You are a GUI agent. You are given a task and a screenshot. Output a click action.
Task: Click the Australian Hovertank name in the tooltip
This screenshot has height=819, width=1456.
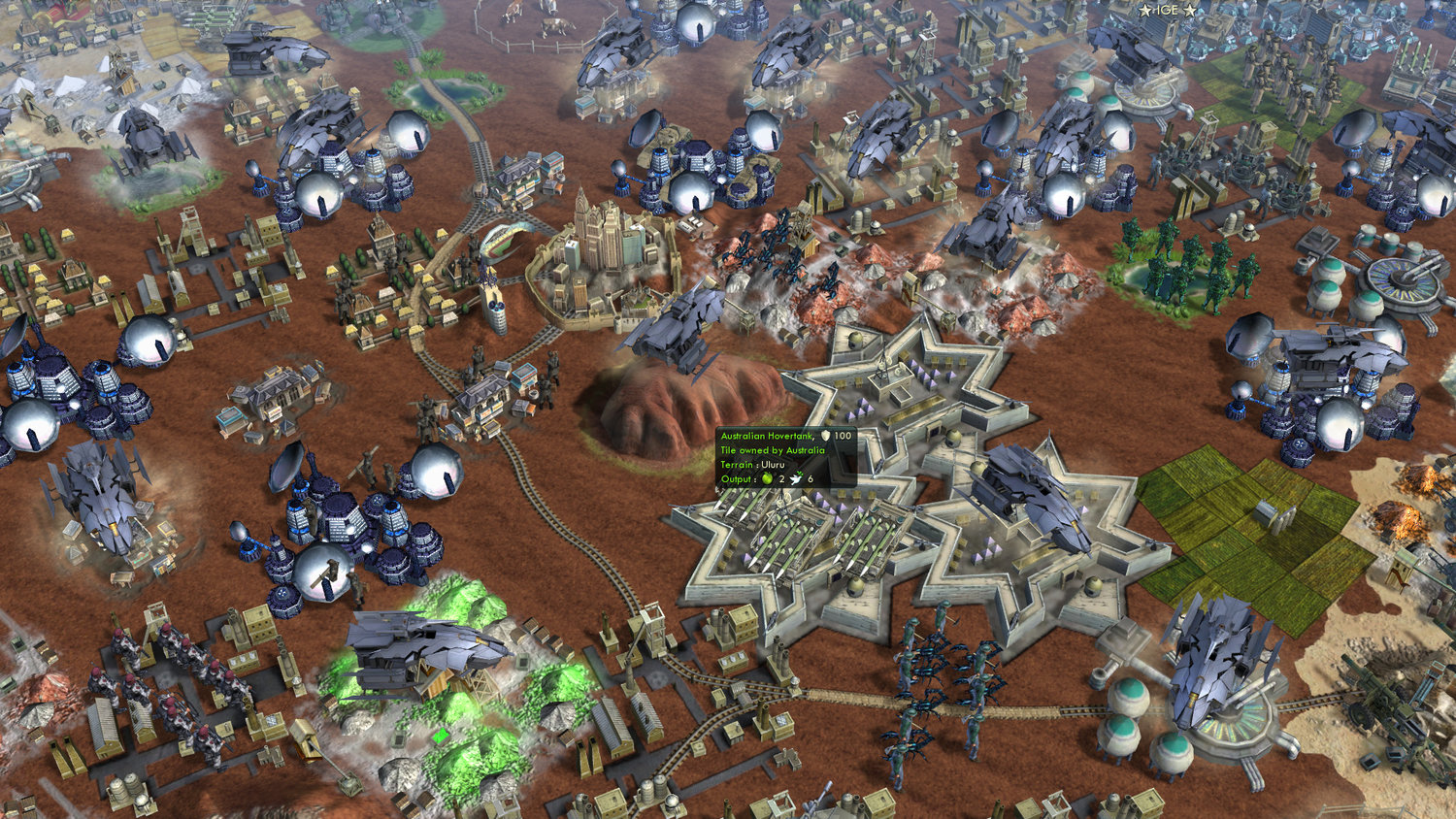[x=767, y=436]
